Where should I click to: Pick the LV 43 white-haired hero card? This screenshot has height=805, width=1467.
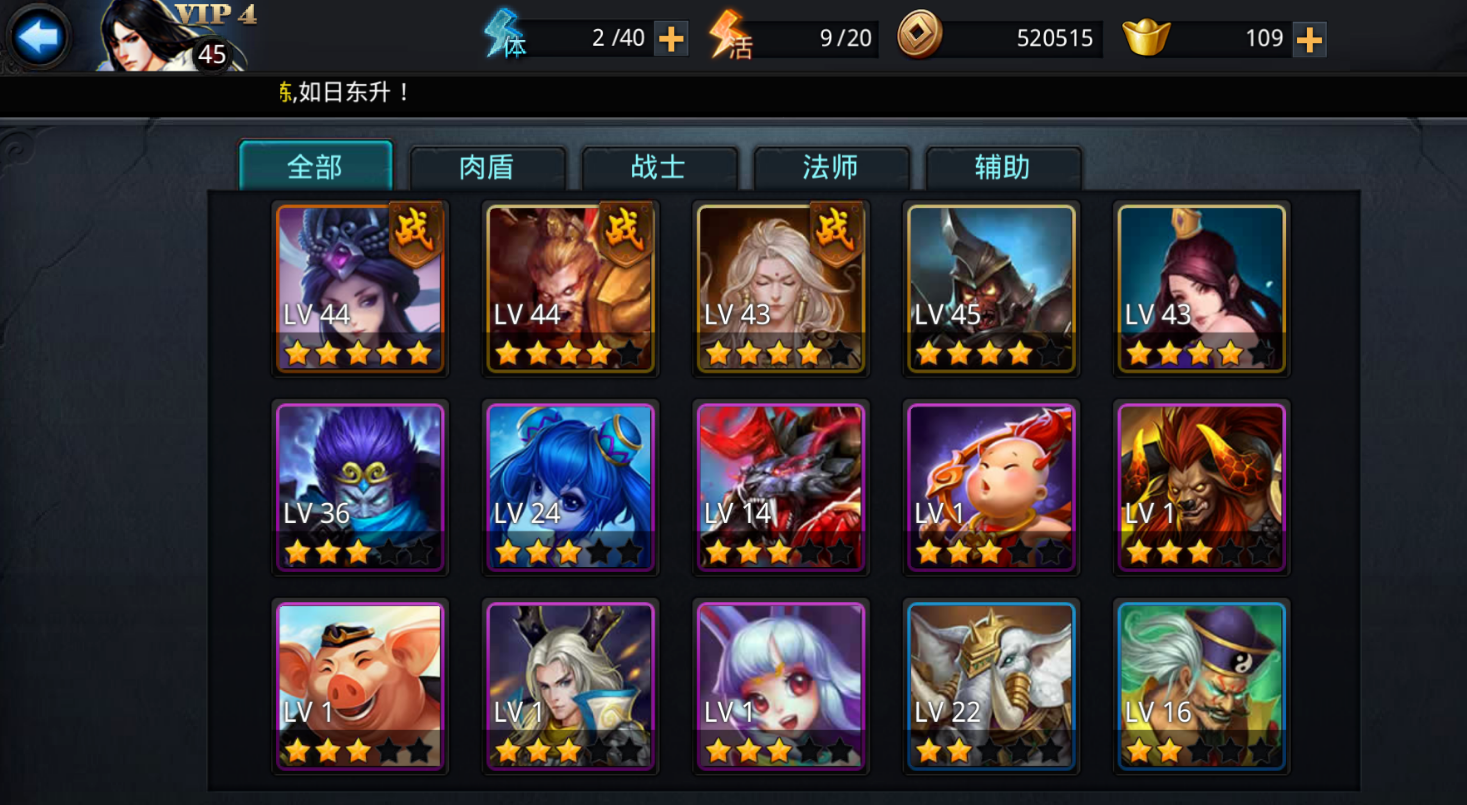[x=780, y=288]
